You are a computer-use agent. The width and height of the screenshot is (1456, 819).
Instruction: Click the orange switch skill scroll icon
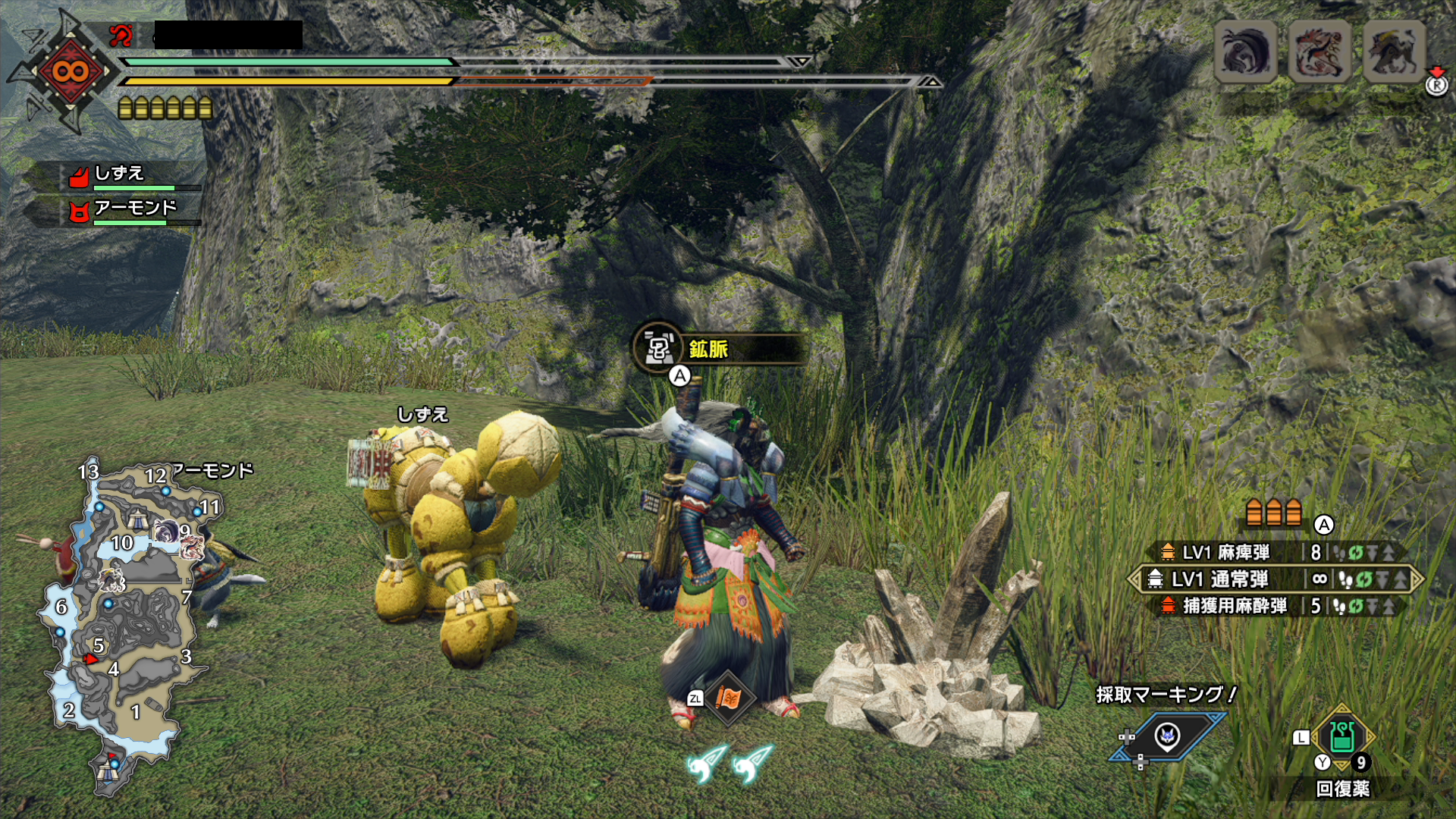pos(728,698)
